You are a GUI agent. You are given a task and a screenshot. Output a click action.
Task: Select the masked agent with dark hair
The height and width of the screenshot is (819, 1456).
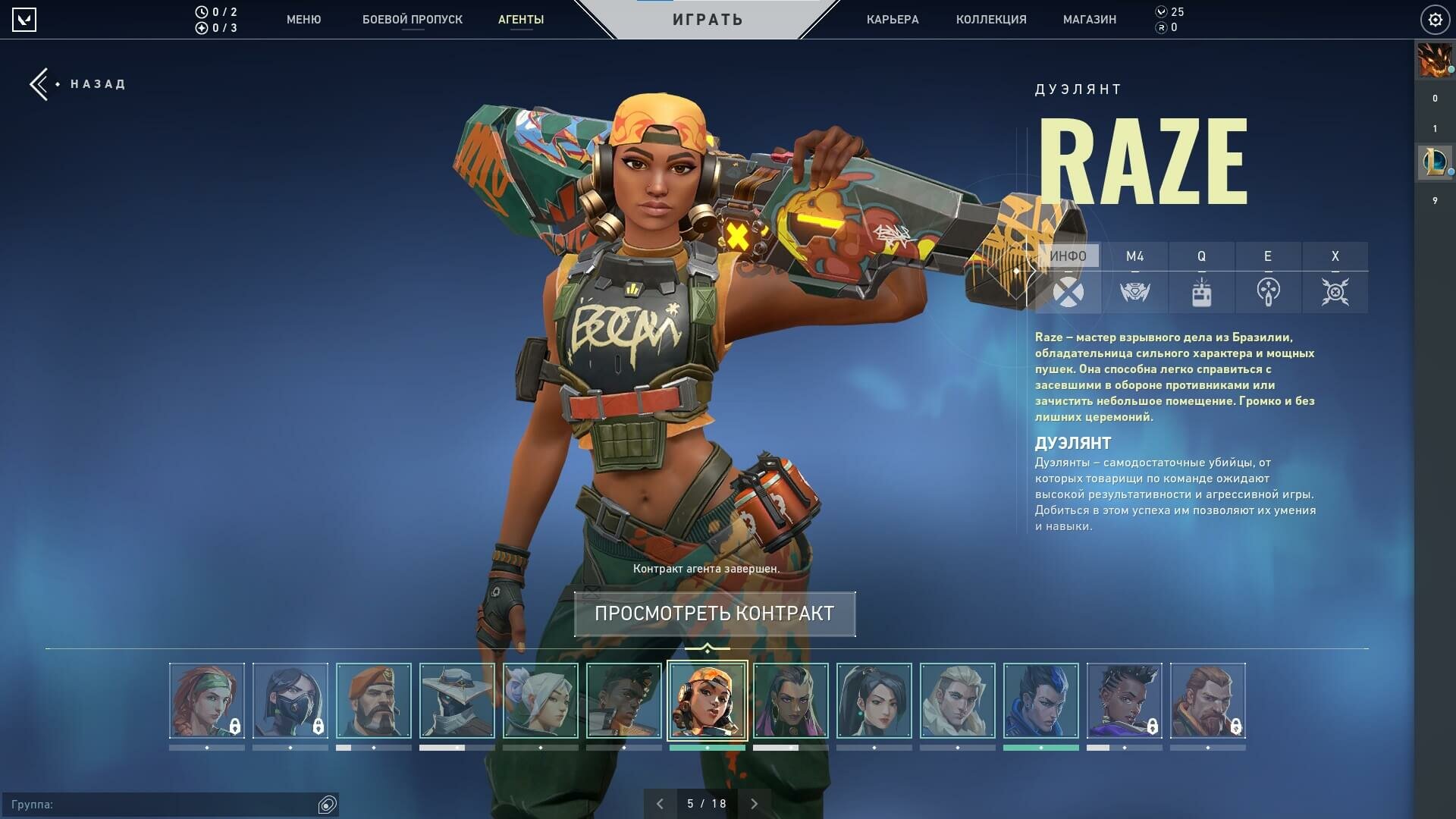pyautogui.click(x=290, y=701)
